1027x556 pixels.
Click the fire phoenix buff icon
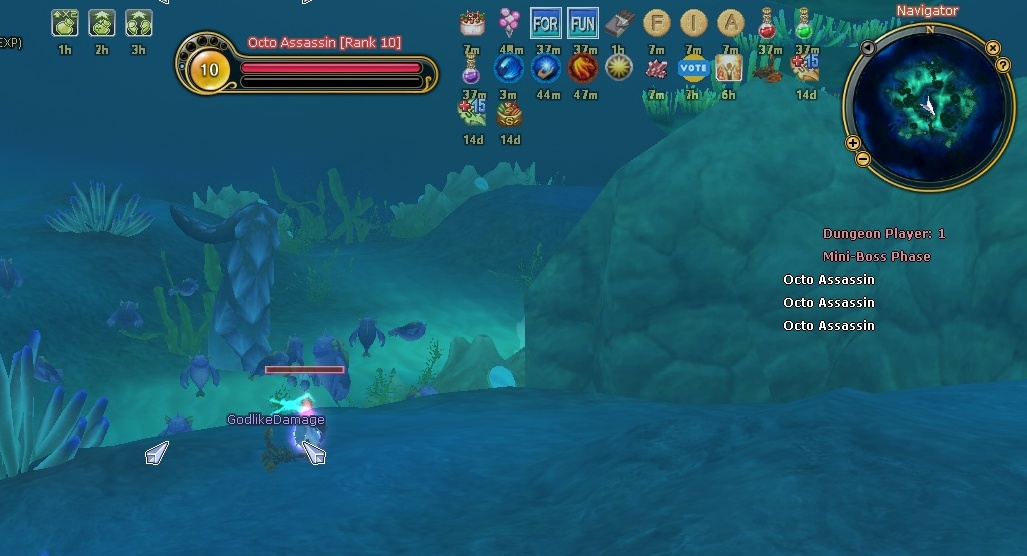pyautogui.click(x=583, y=68)
